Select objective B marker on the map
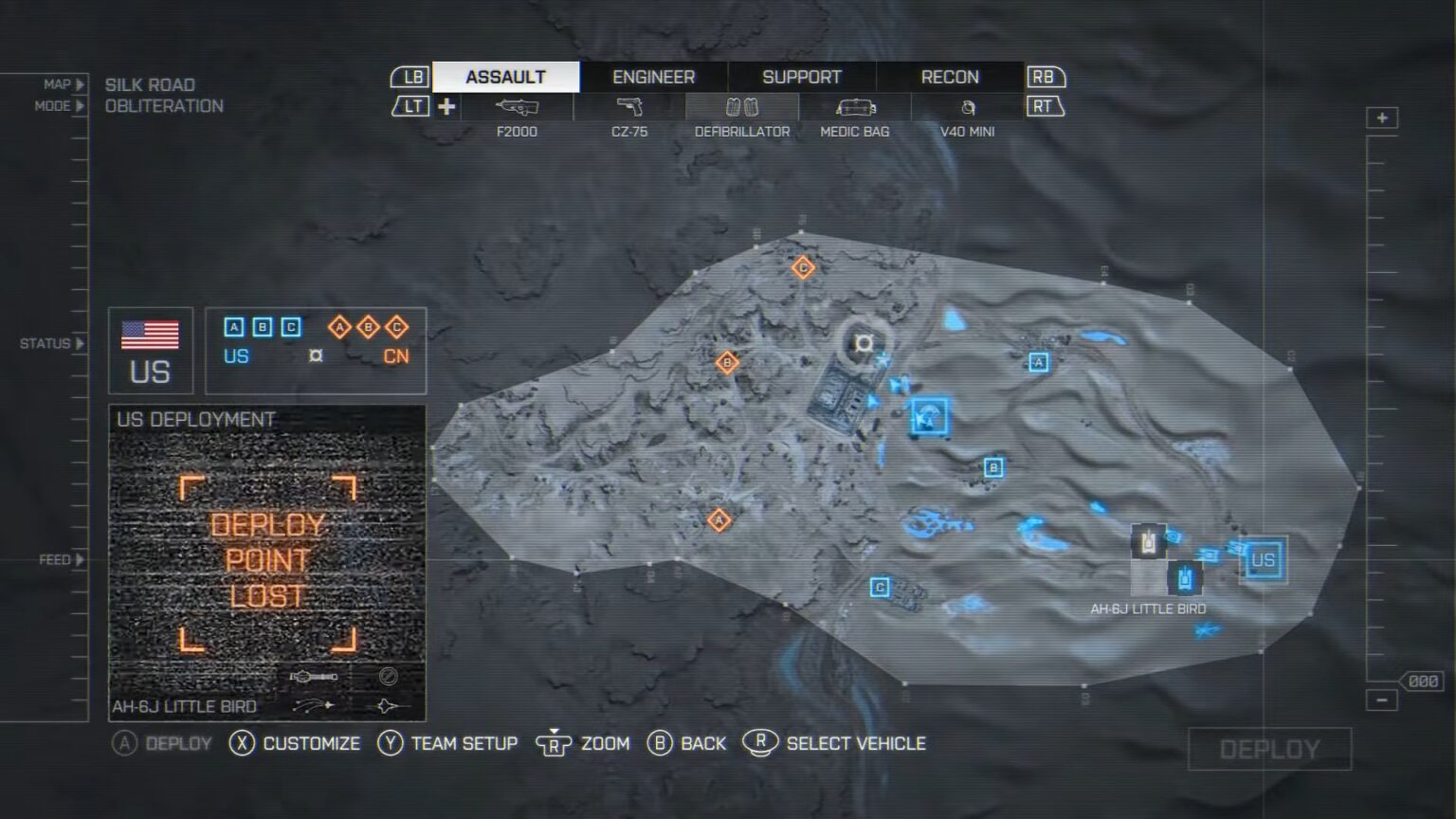 click(x=992, y=466)
